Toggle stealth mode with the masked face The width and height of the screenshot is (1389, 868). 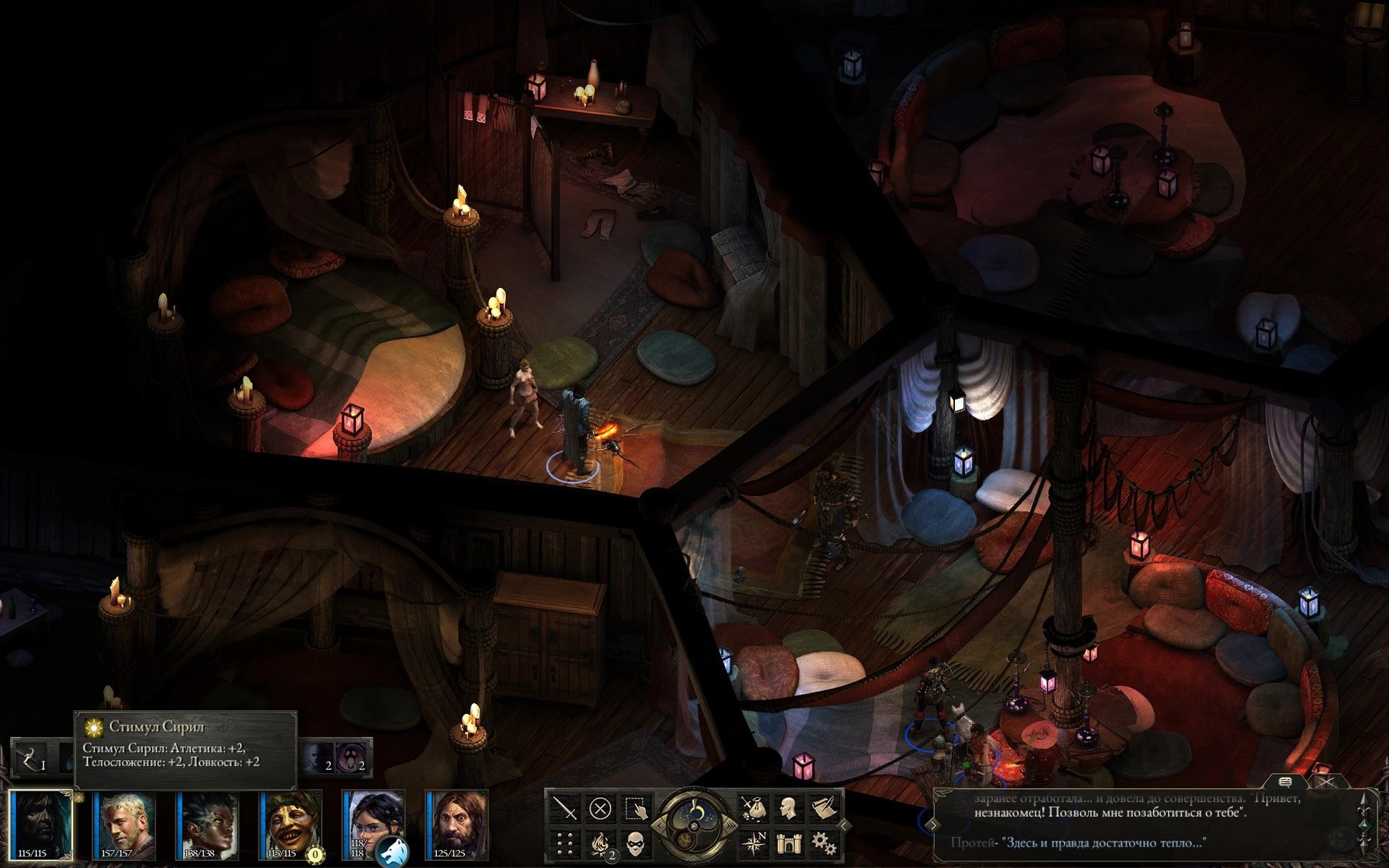click(x=635, y=844)
